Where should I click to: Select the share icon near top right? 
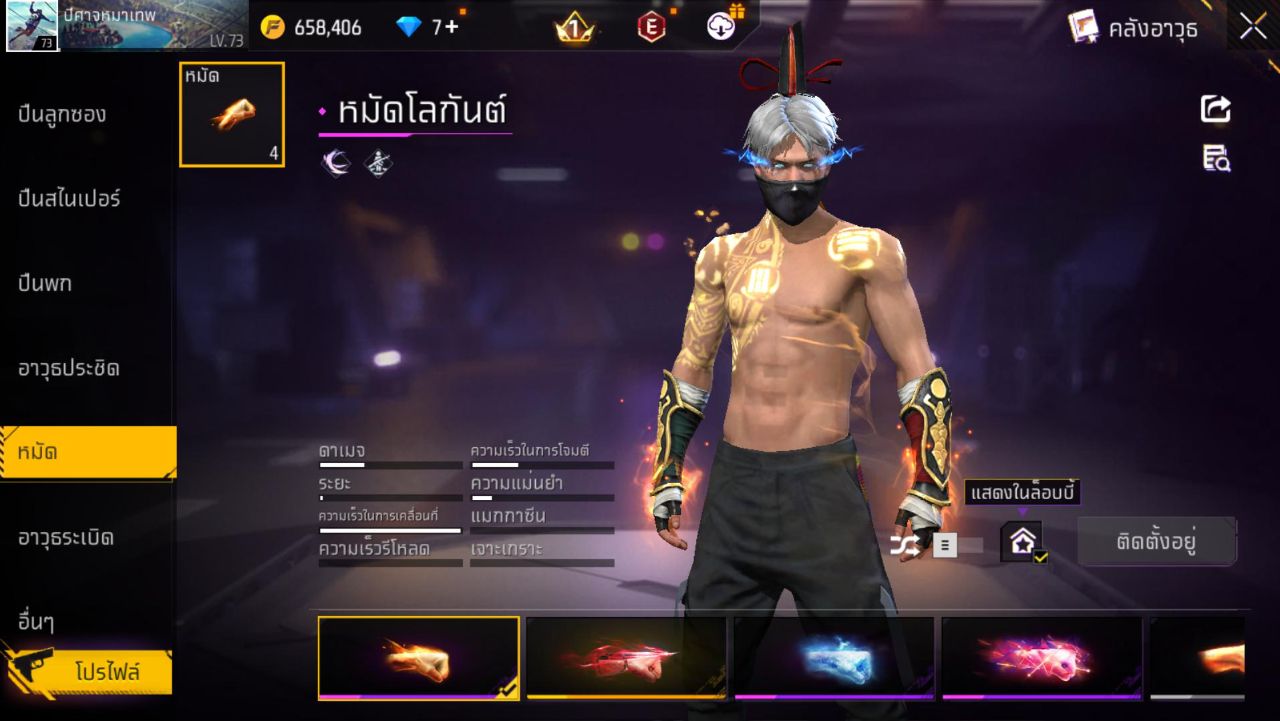[1214, 110]
